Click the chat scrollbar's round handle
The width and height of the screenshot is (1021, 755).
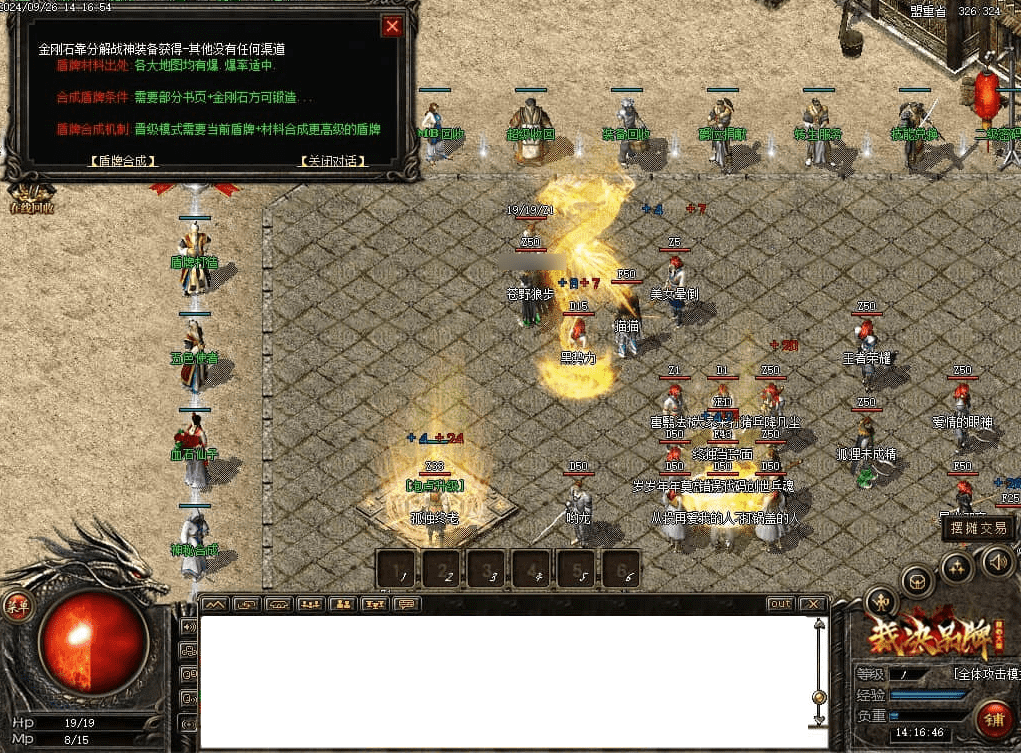tap(820, 697)
